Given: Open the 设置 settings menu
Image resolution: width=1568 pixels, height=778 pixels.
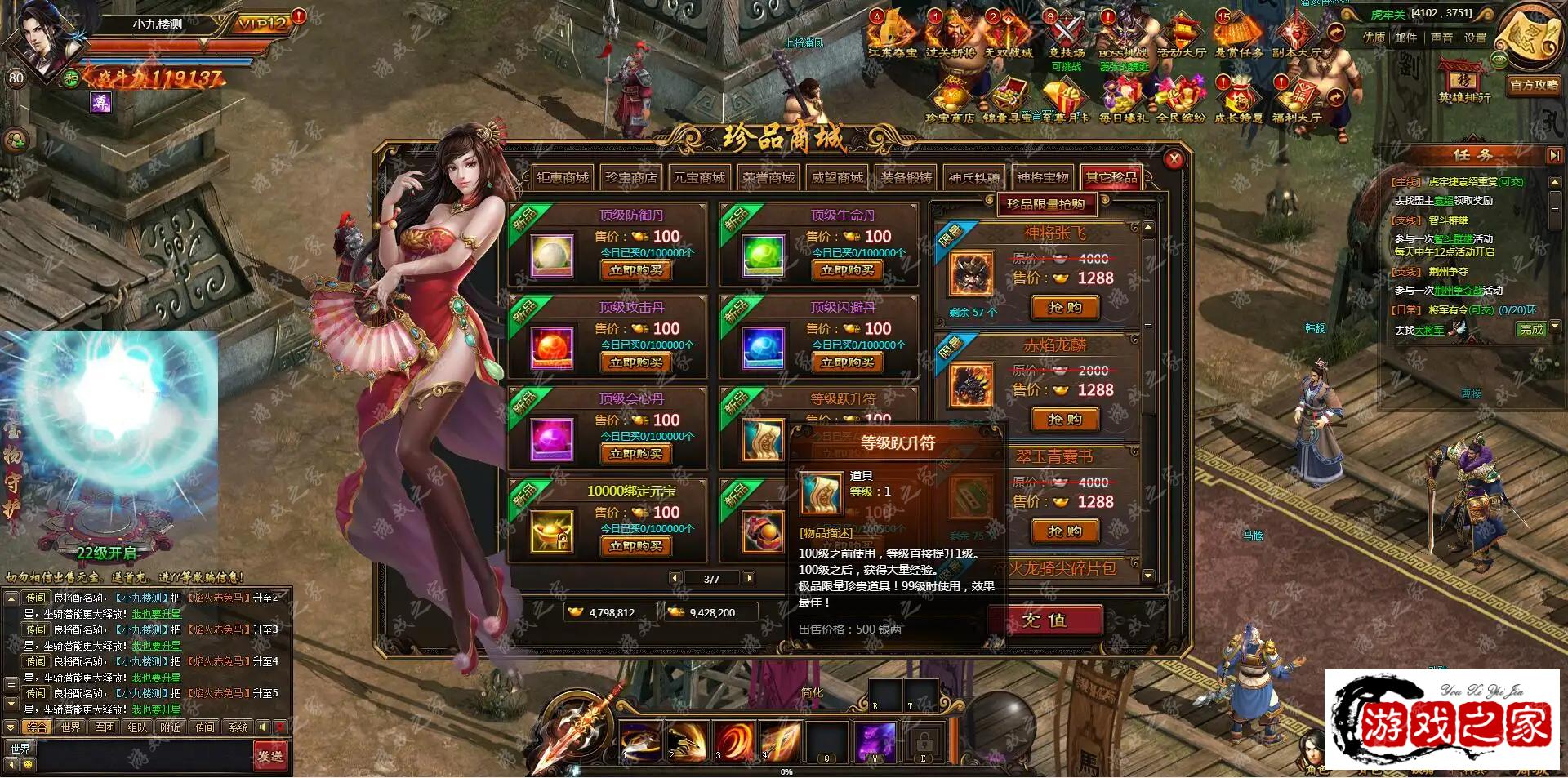Looking at the screenshot, I should (1475, 38).
